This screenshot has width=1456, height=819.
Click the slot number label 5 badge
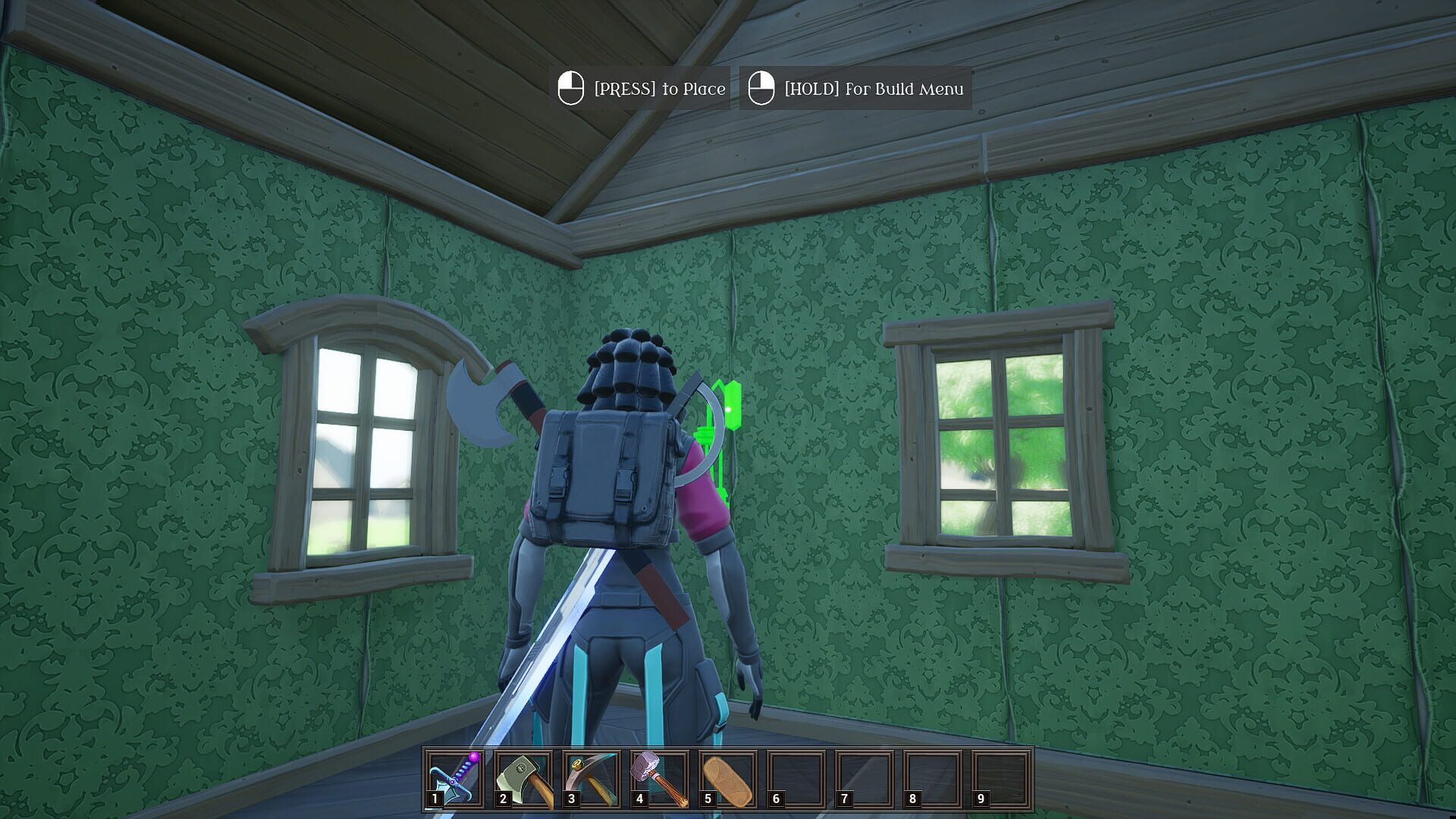(708, 798)
